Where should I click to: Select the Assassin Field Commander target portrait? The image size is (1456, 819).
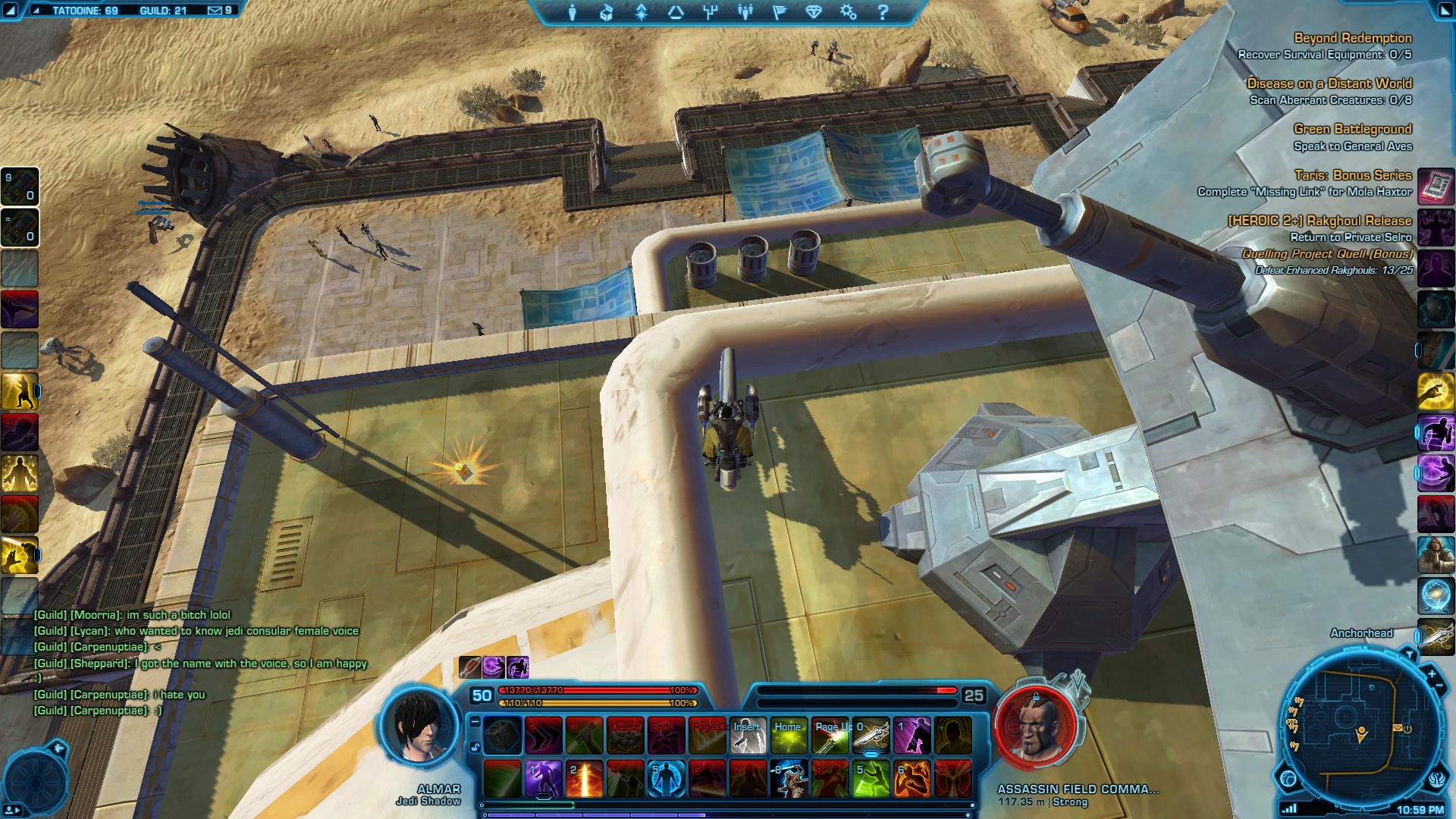[x=1035, y=726]
